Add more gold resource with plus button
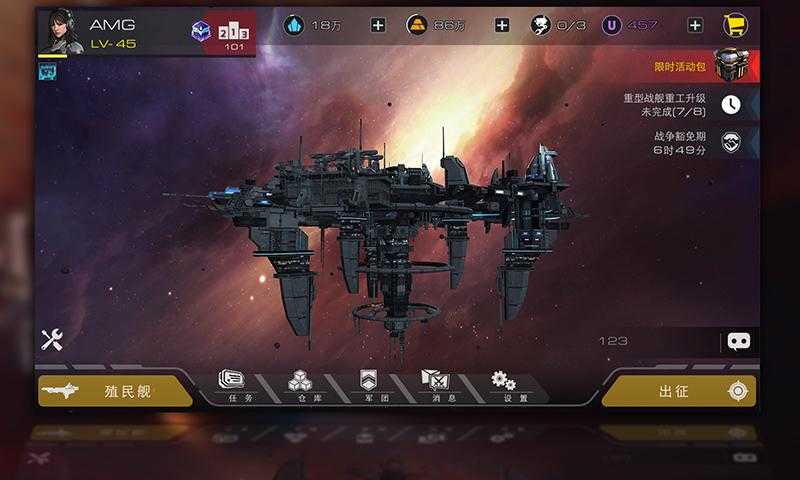 coord(502,25)
